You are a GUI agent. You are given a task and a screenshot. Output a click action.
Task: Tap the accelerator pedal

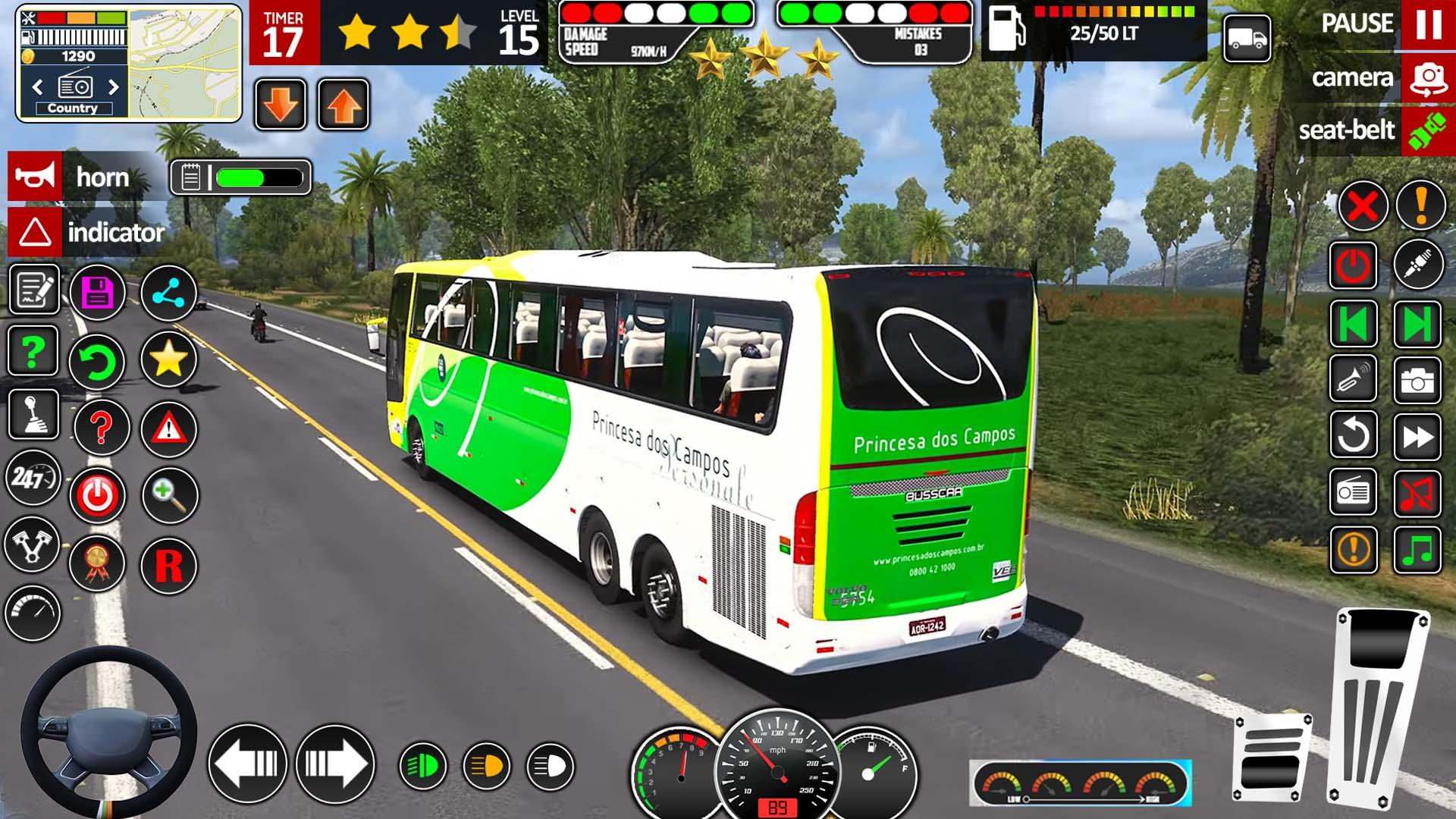coord(1376,705)
